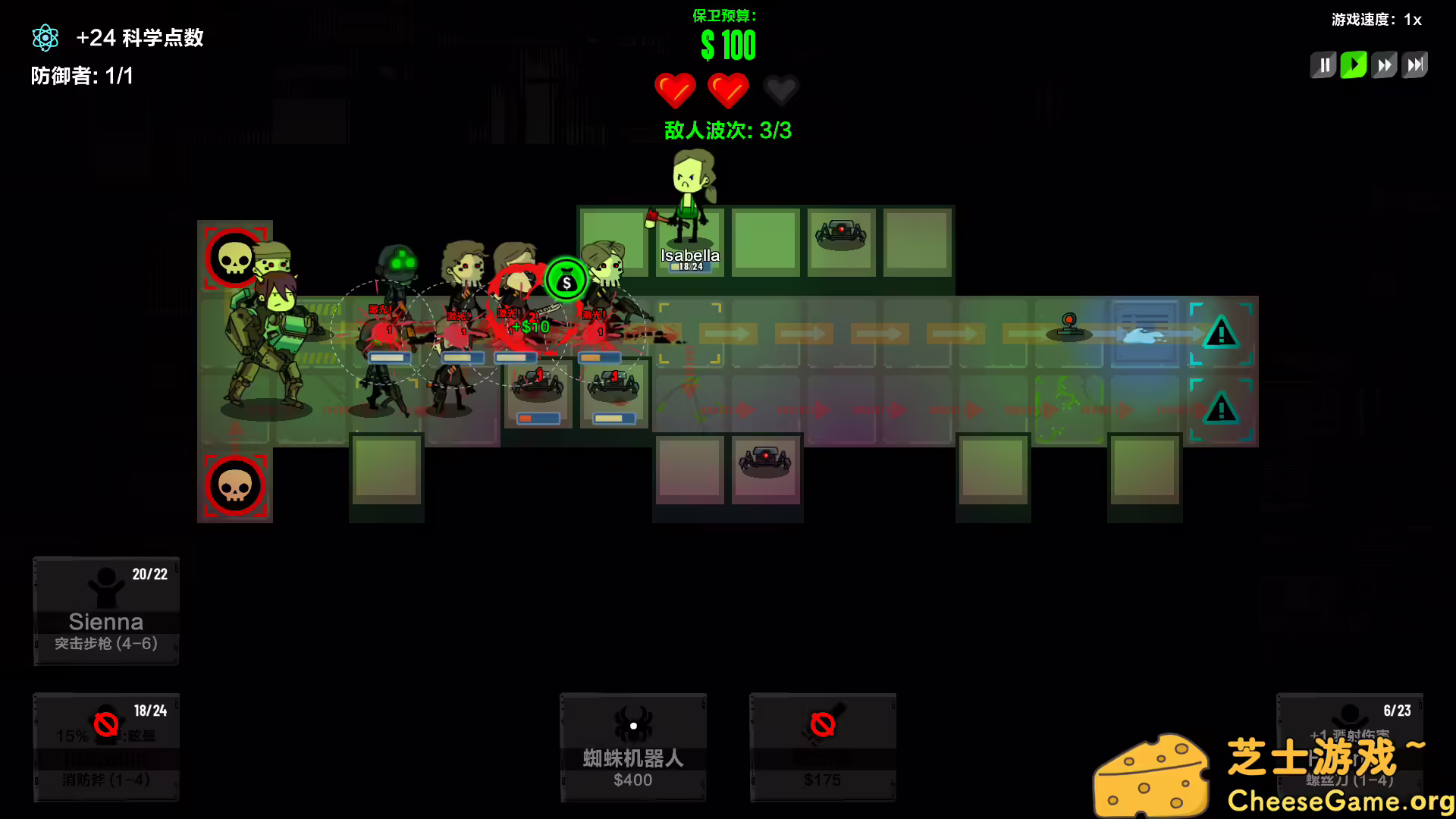
Task: Click the atom science points icon
Action: pos(45,37)
